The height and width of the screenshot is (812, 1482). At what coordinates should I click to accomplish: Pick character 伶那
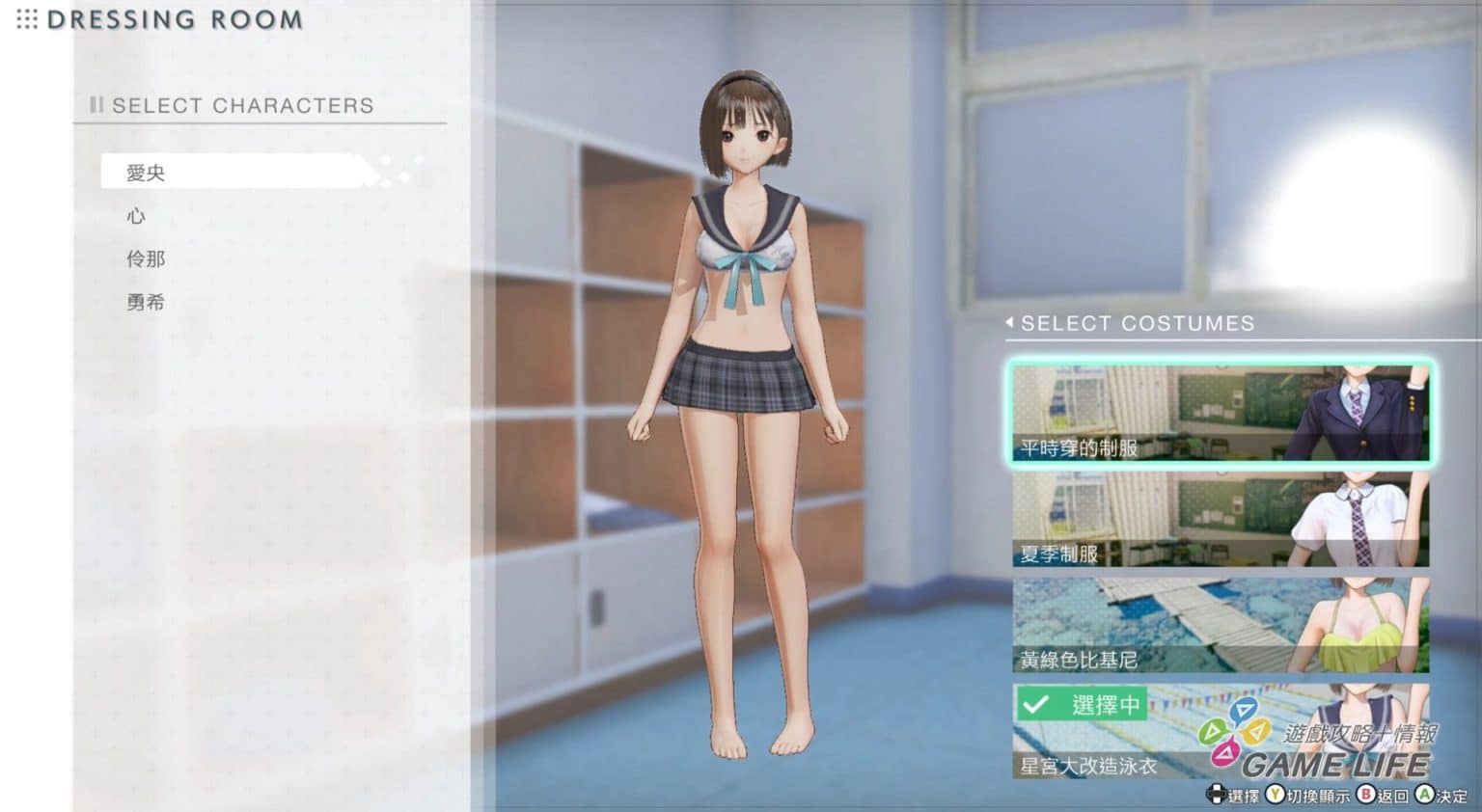146,258
